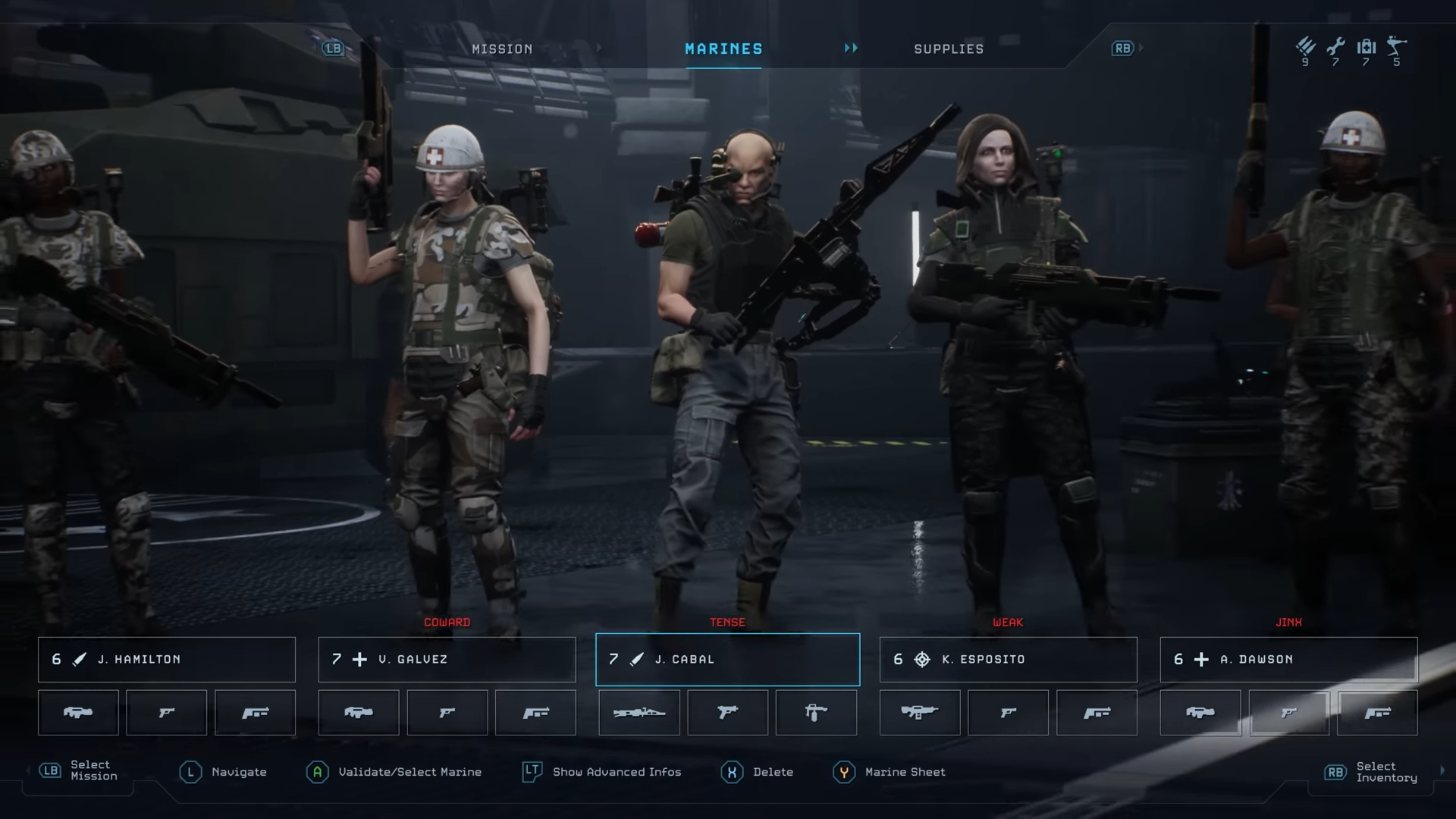The height and width of the screenshot is (819, 1456).
Task: Choose A. Dawson's shotgun special weapon slot
Action: (x=1378, y=713)
